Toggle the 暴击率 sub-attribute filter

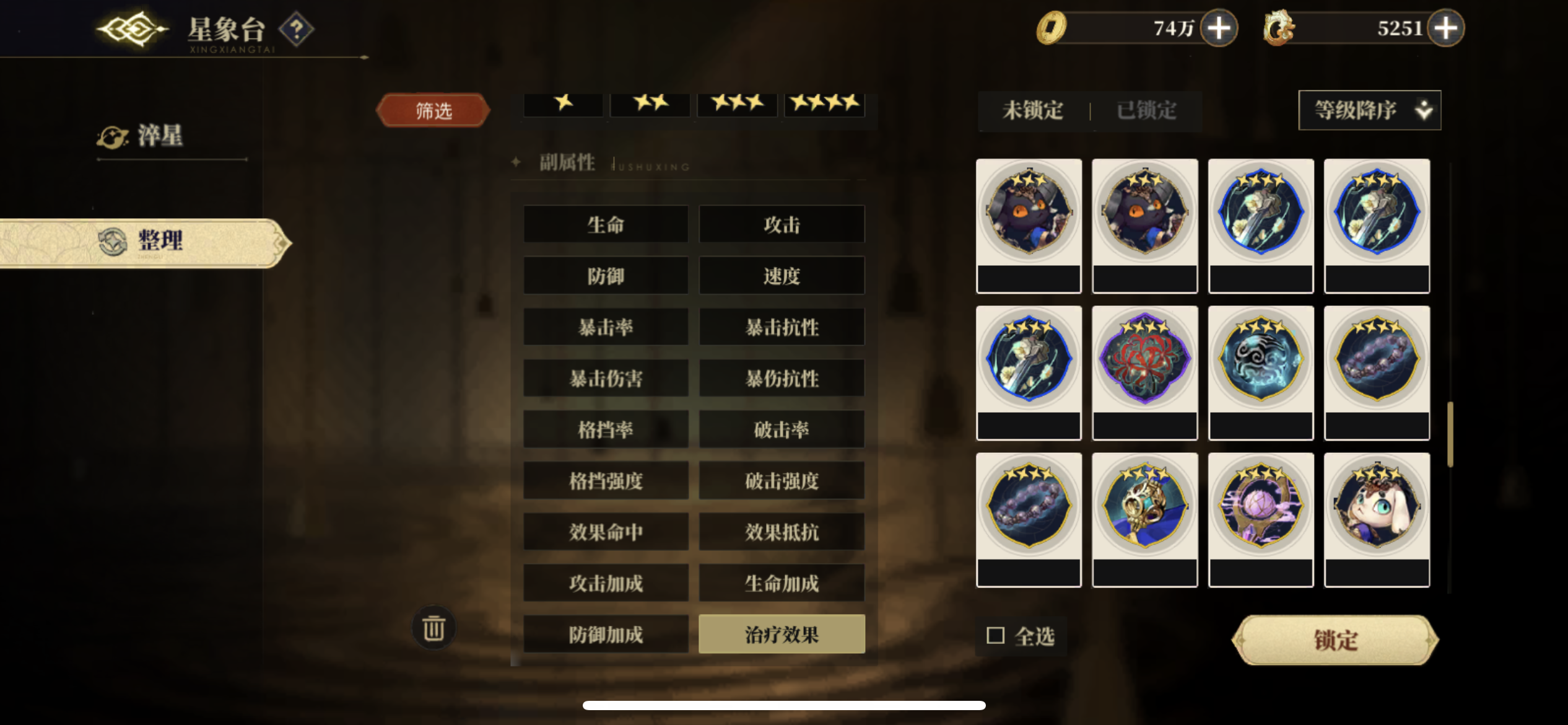[x=605, y=327]
